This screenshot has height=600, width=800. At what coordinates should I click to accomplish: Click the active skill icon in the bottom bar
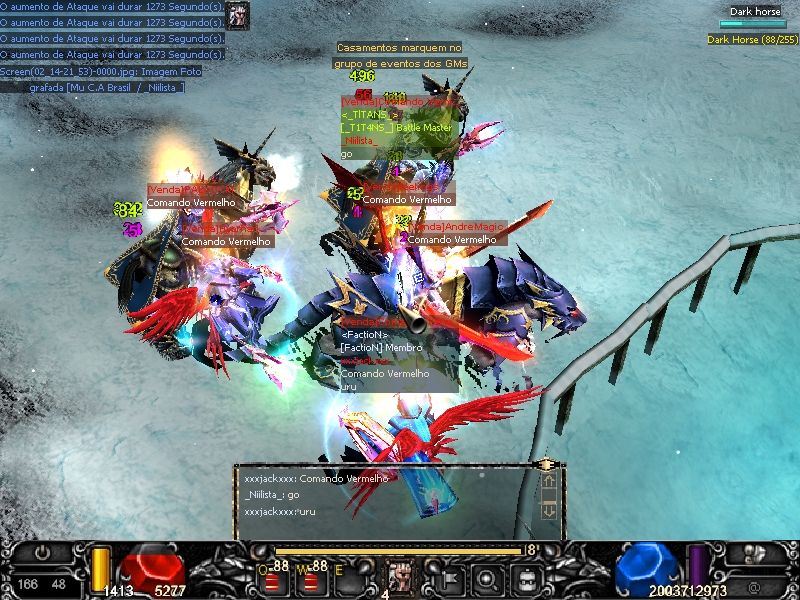(400, 578)
